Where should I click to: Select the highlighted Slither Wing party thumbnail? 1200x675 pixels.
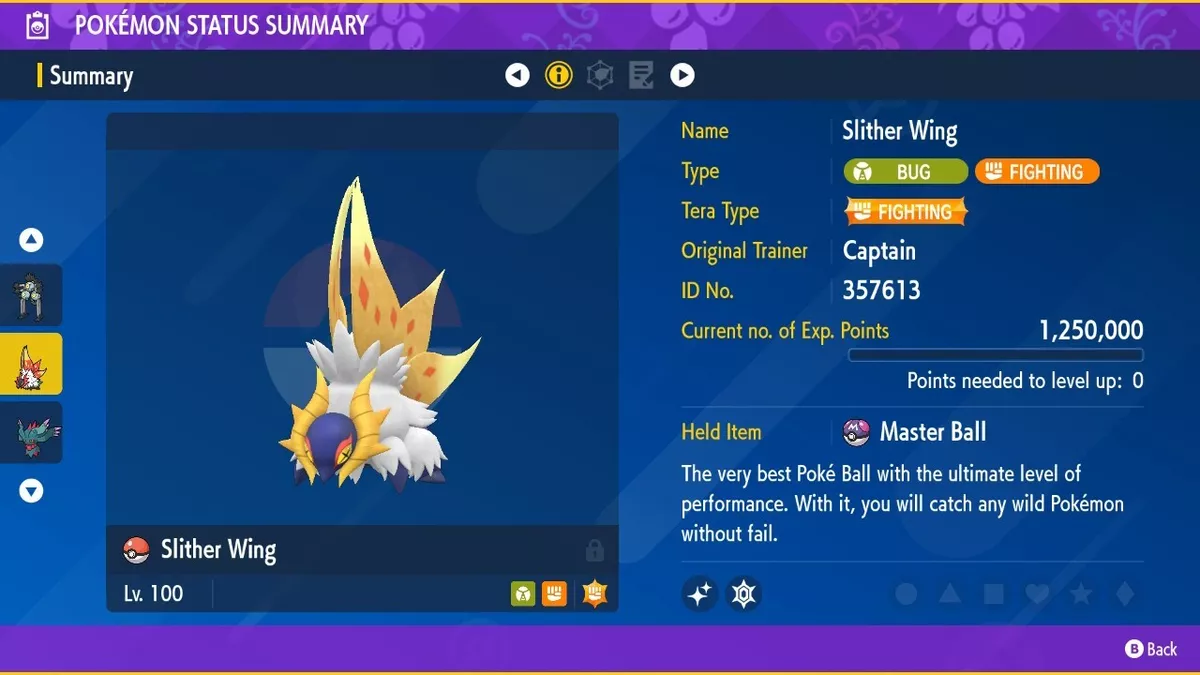(x=31, y=365)
